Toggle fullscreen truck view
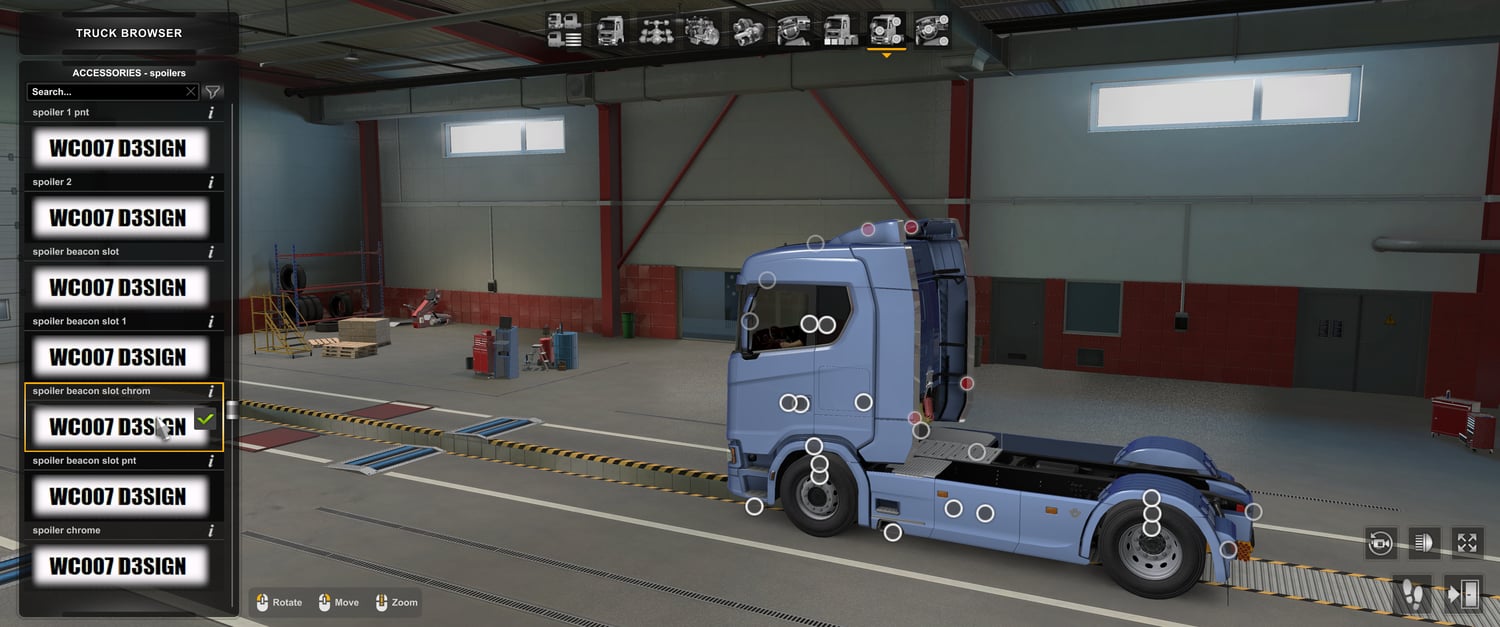The image size is (1500, 627). tap(1467, 543)
